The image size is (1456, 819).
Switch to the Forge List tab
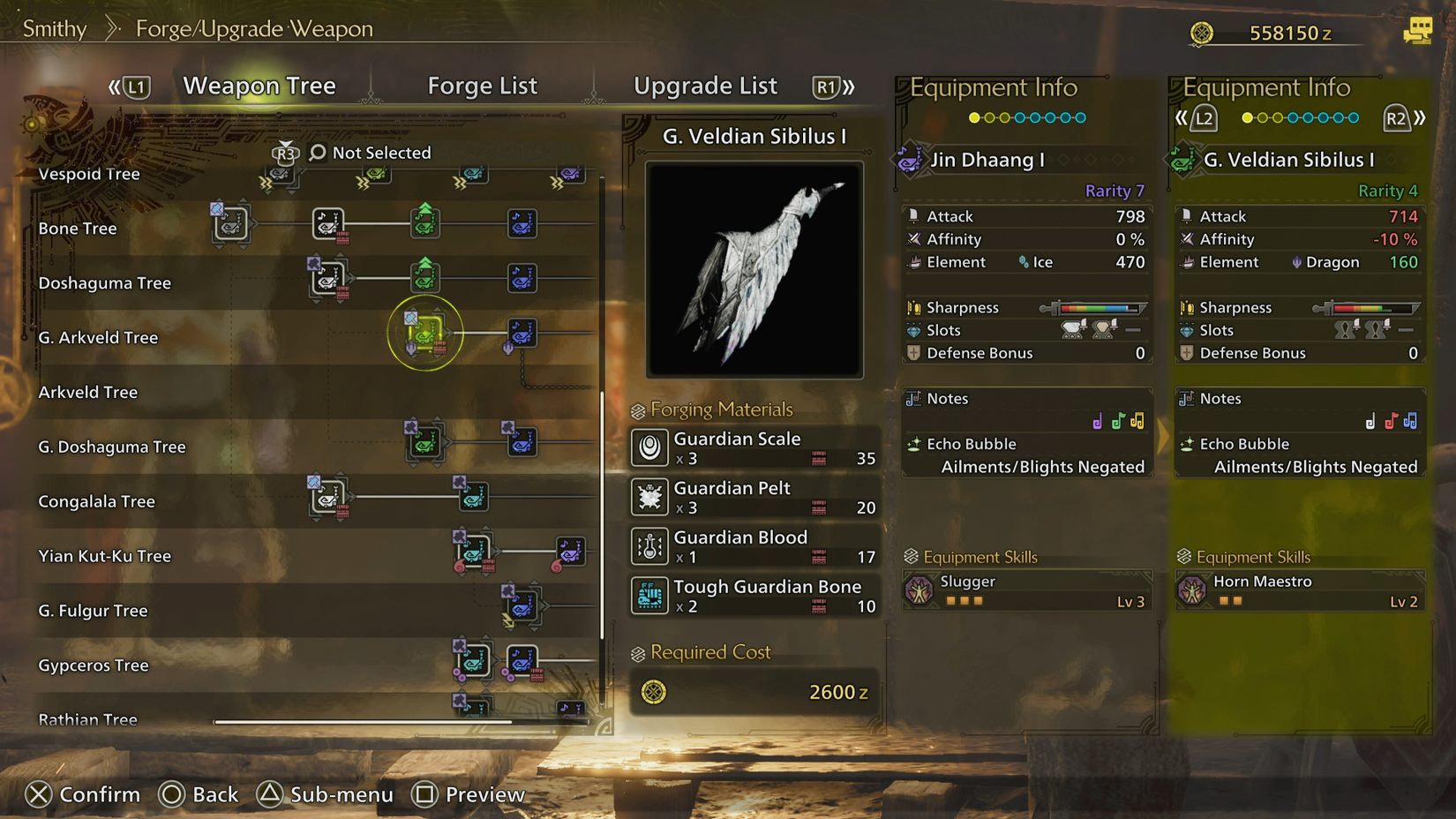click(x=482, y=86)
